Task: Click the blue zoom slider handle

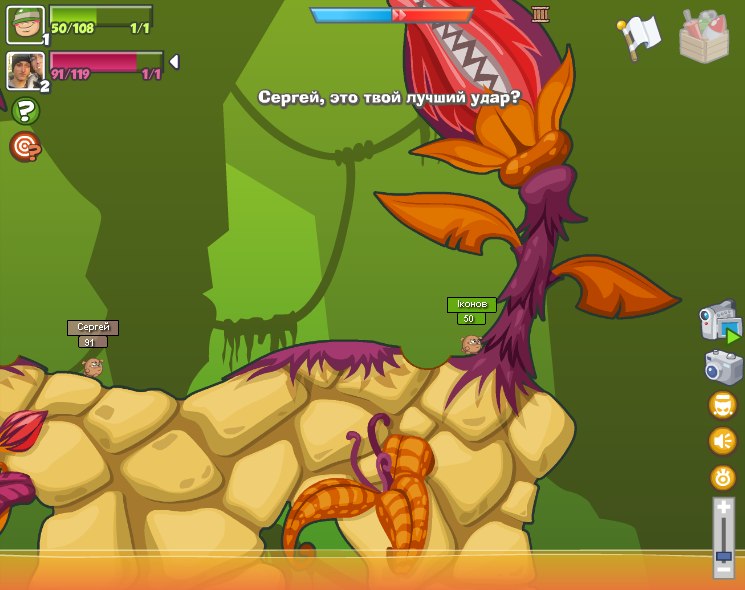Action: [724, 555]
